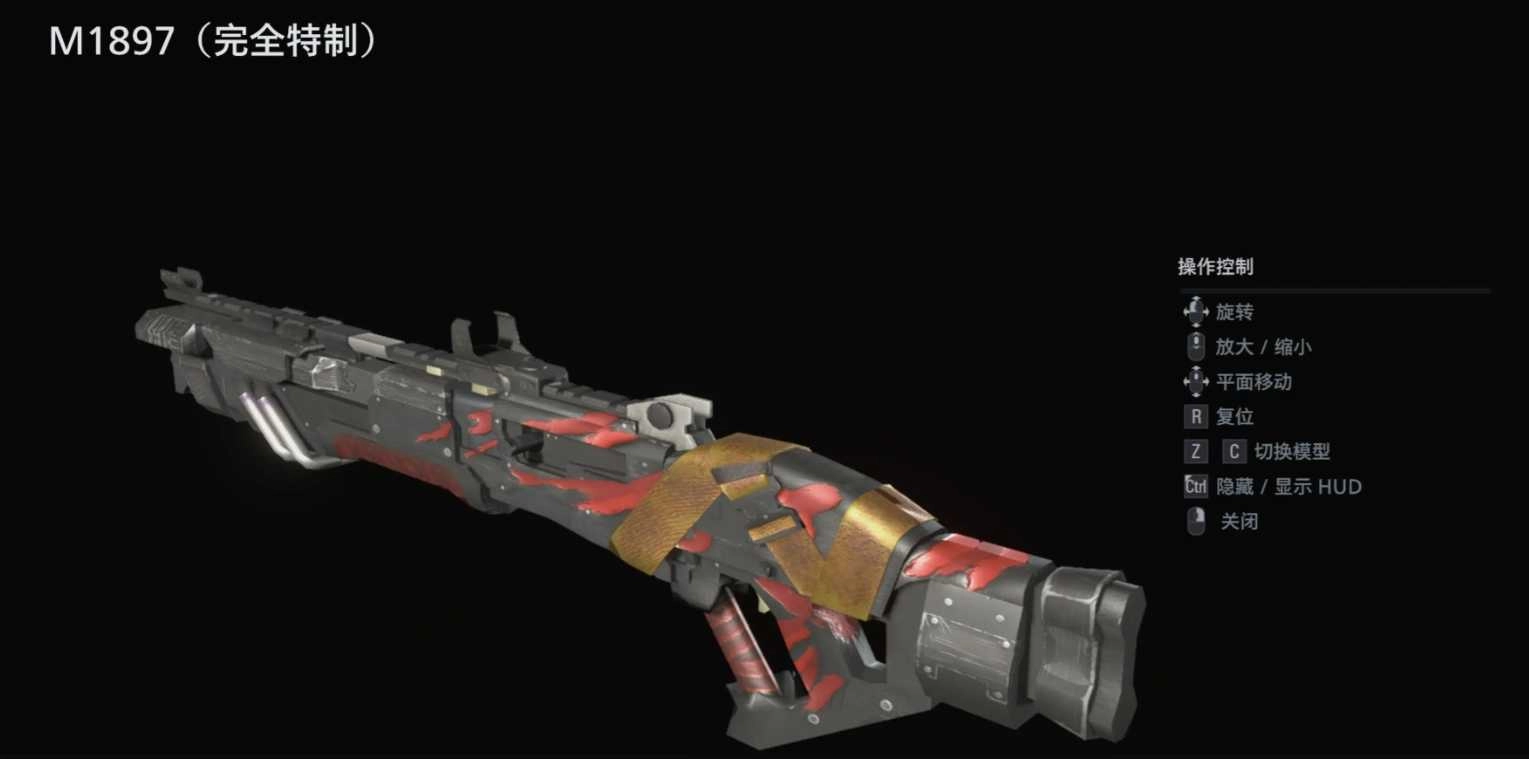Click the pan (平面移动) control icon

pos(1195,382)
